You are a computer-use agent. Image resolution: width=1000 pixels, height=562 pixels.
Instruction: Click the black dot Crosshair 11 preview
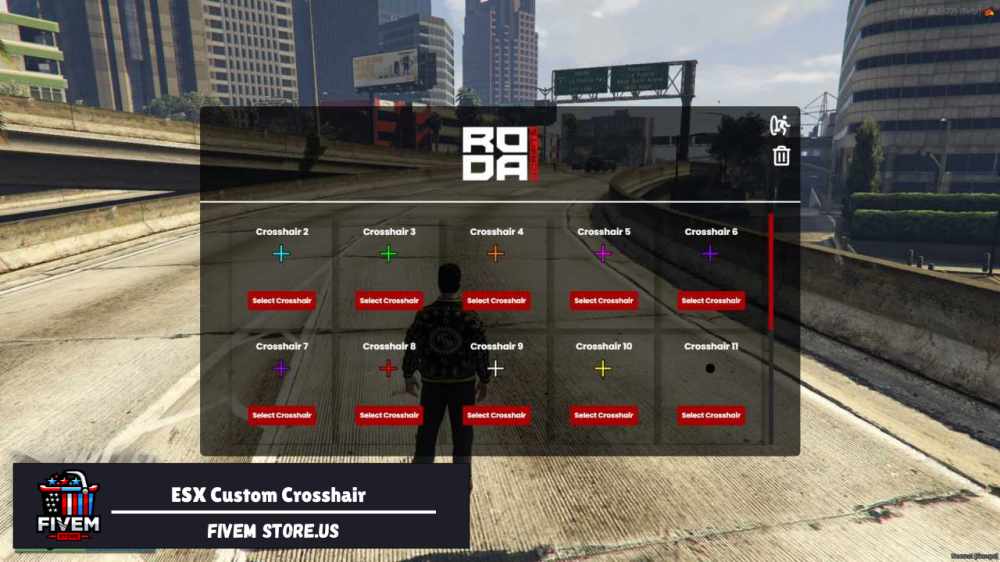coord(710,369)
